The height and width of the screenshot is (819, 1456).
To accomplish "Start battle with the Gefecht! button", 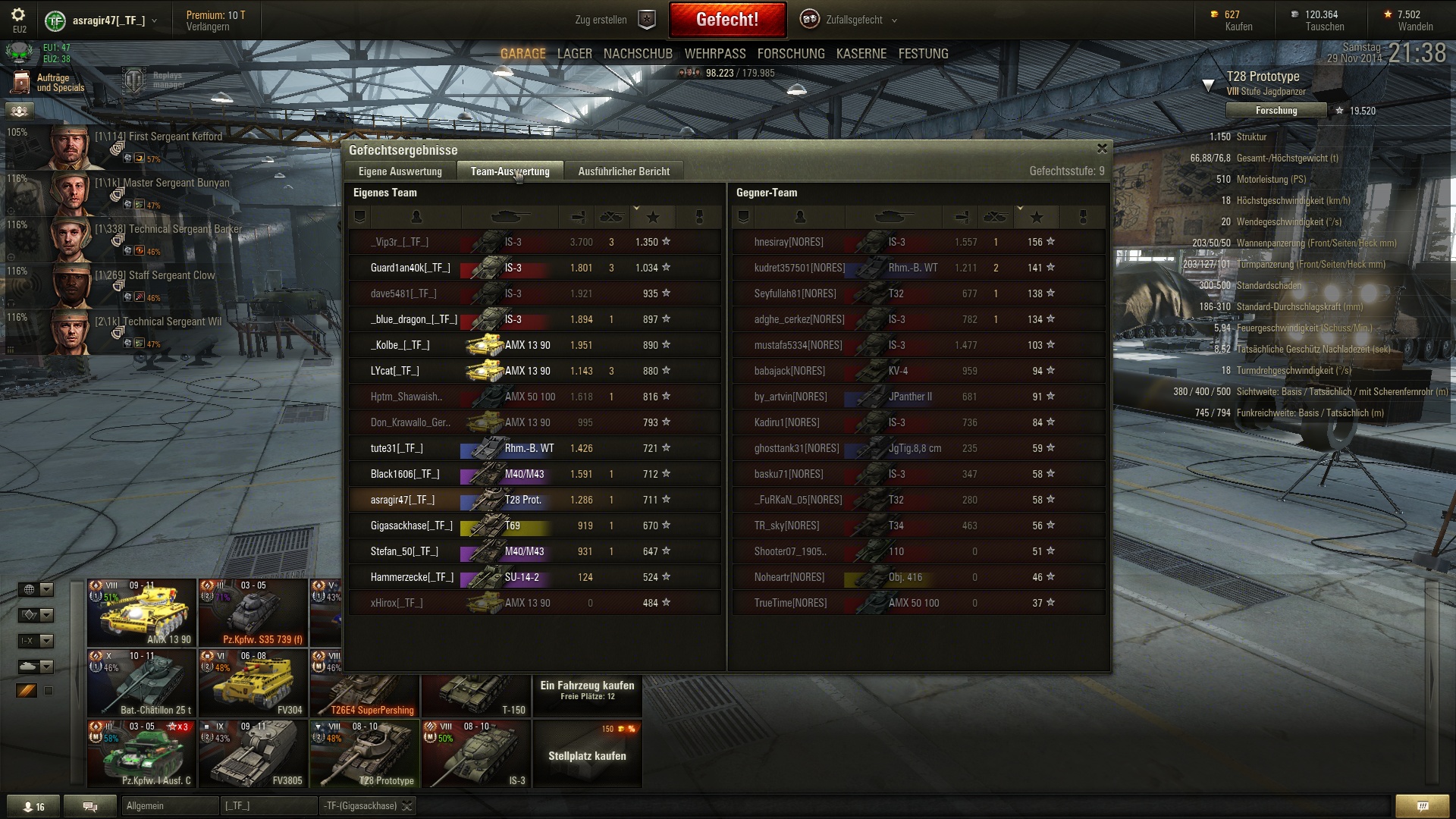I will pyautogui.click(x=726, y=20).
